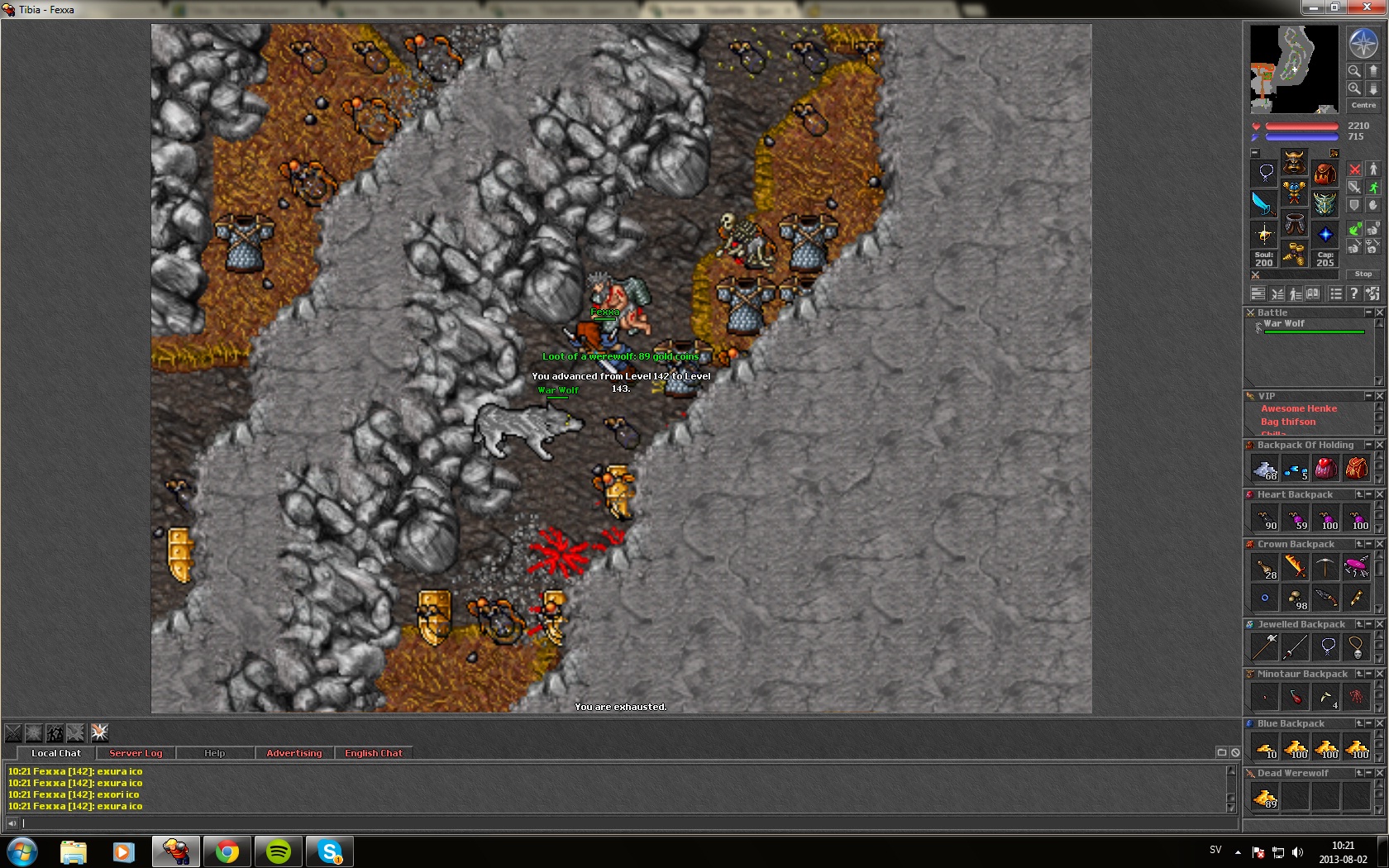Screen dimensions: 1389x868
Task: Select War Wolf in the Battle list
Action: click(x=1284, y=324)
